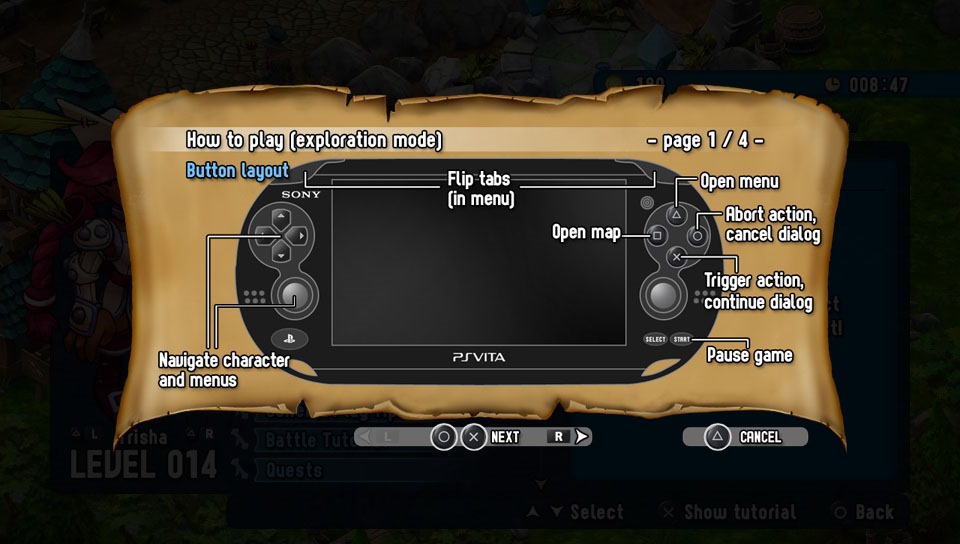Click the dimmed left arrow beside the L label
The width and height of the screenshot is (960, 544).
point(366,437)
